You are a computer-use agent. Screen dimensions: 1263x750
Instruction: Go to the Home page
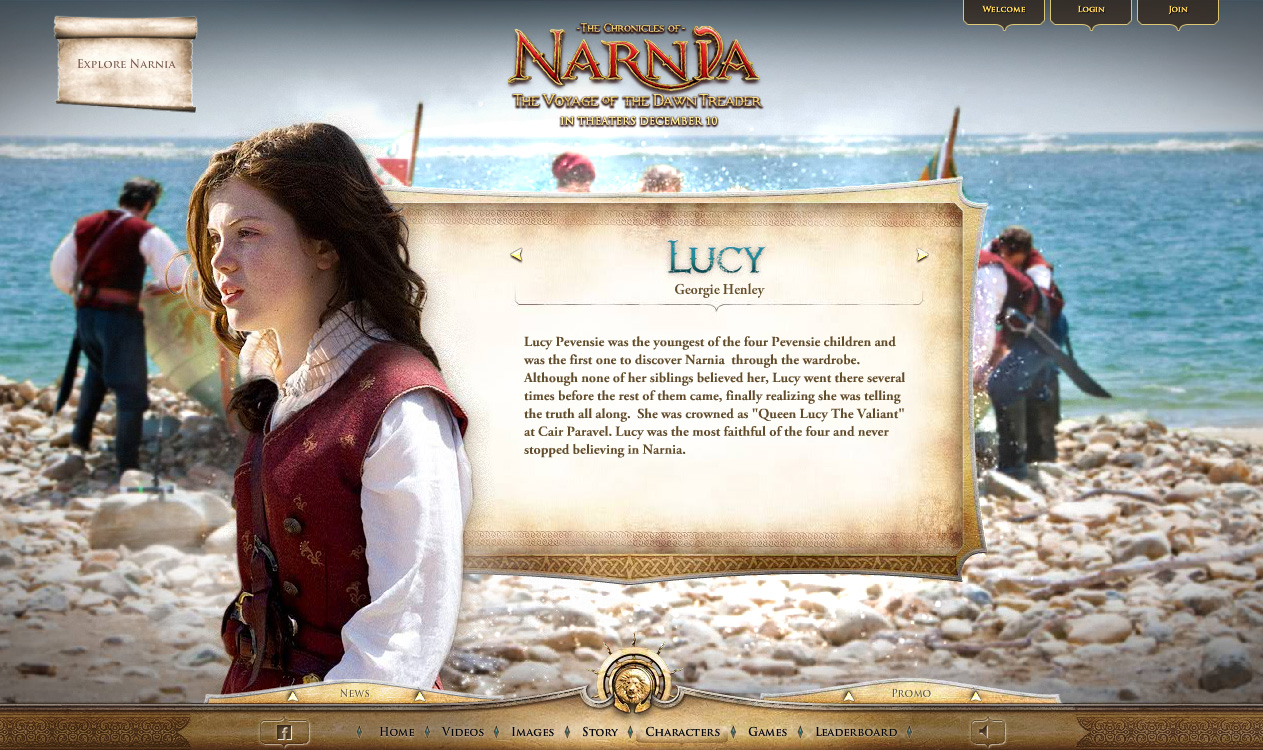[397, 732]
